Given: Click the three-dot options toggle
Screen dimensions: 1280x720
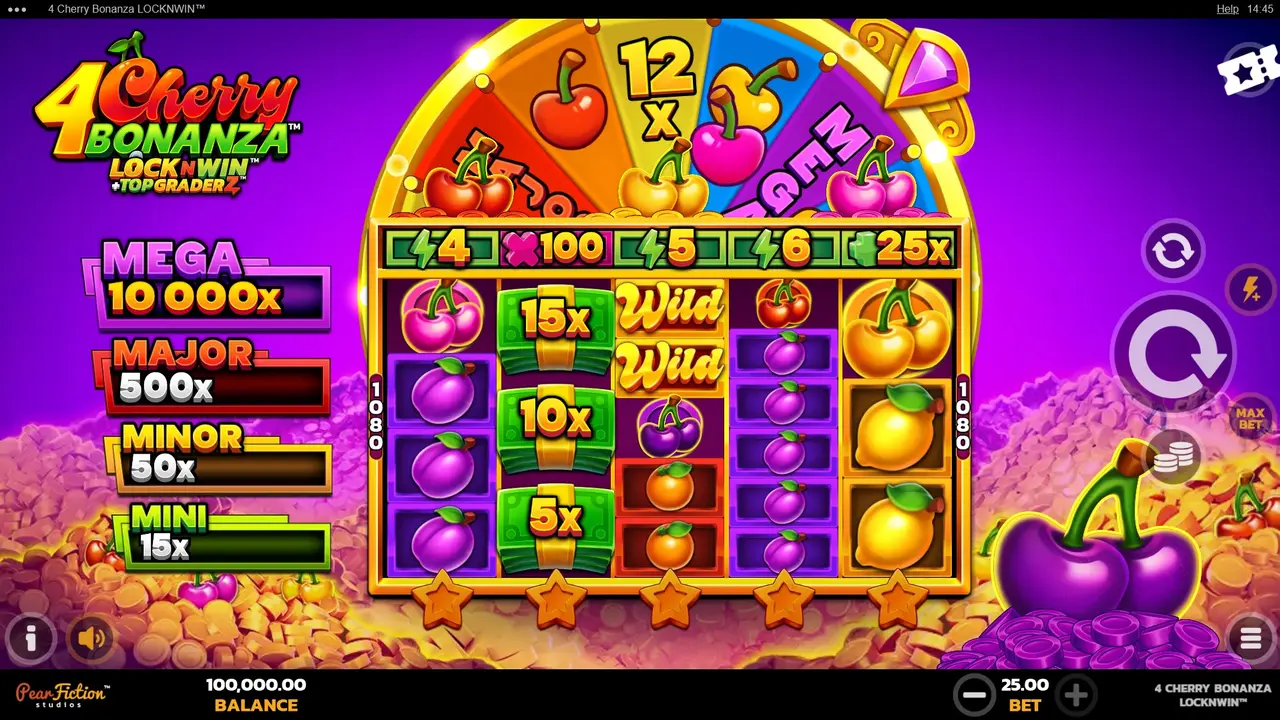Looking at the screenshot, I should coord(15,8).
